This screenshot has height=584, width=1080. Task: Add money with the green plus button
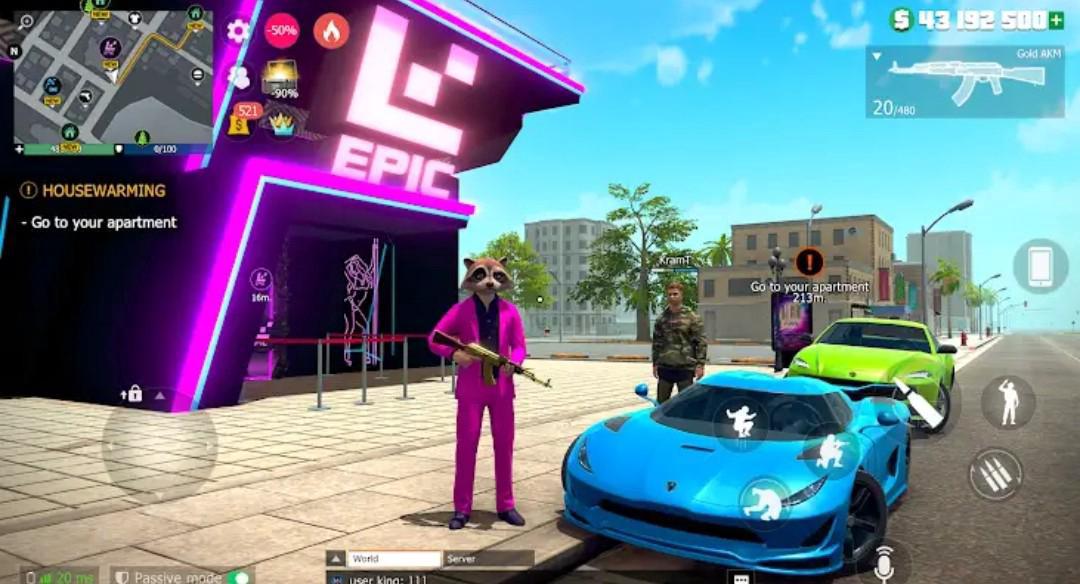pyautogui.click(x=1055, y=19)
